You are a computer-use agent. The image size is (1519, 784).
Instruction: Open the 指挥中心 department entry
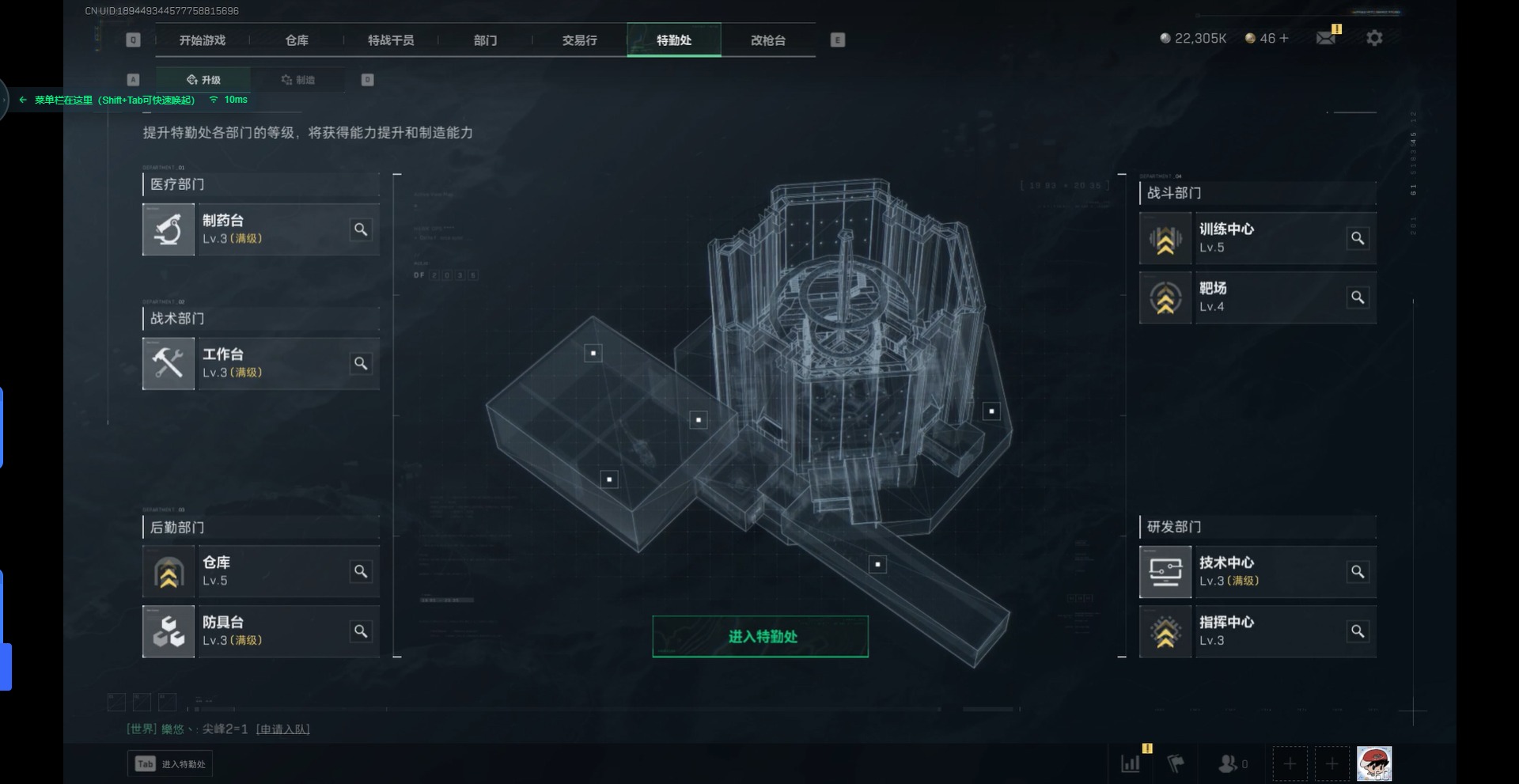point(1257,631)
